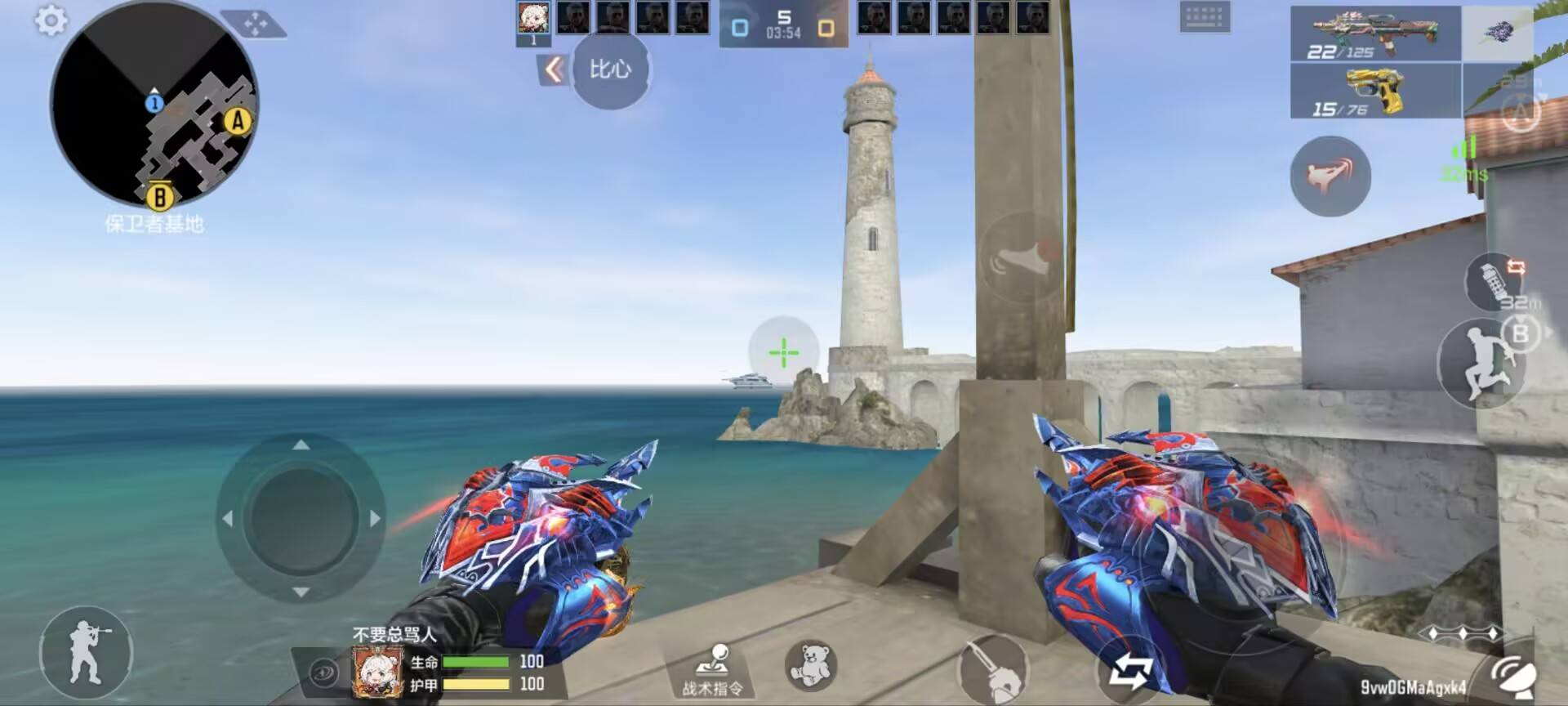This screenshot has height=706, width=1568.
Task: Tap the melee swing attack button
Action: coord(992,672)
